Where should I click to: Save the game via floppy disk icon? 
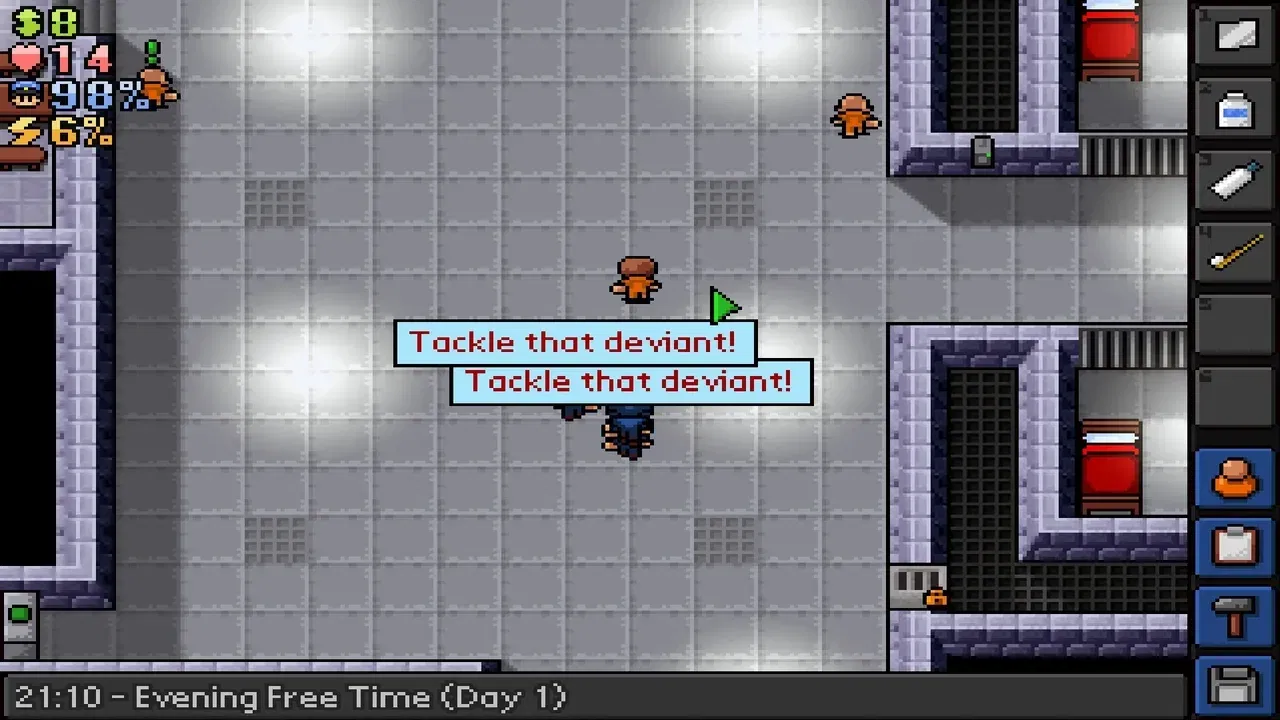point(1234,683)
